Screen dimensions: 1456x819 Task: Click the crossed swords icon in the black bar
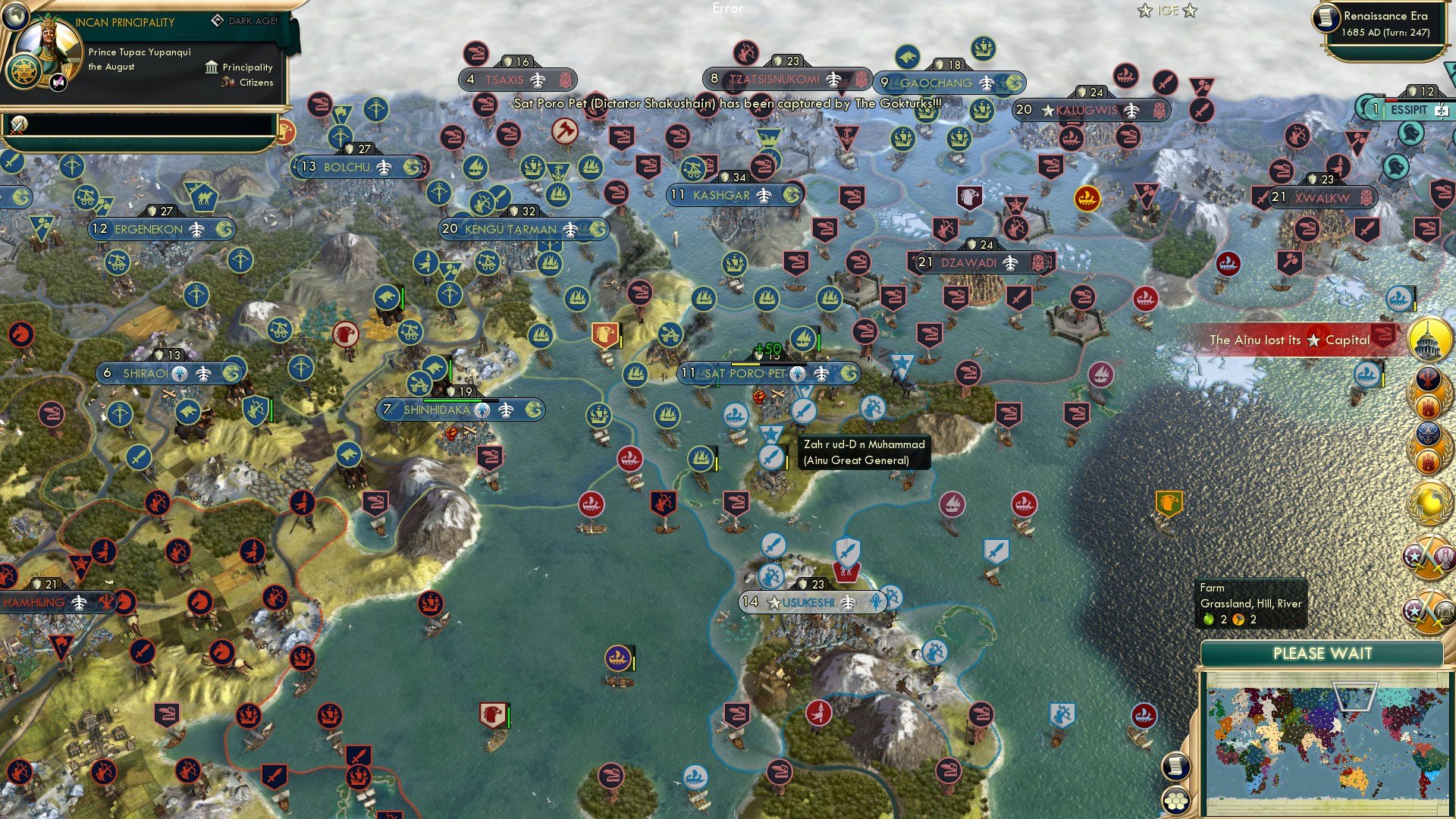point(18,124)
